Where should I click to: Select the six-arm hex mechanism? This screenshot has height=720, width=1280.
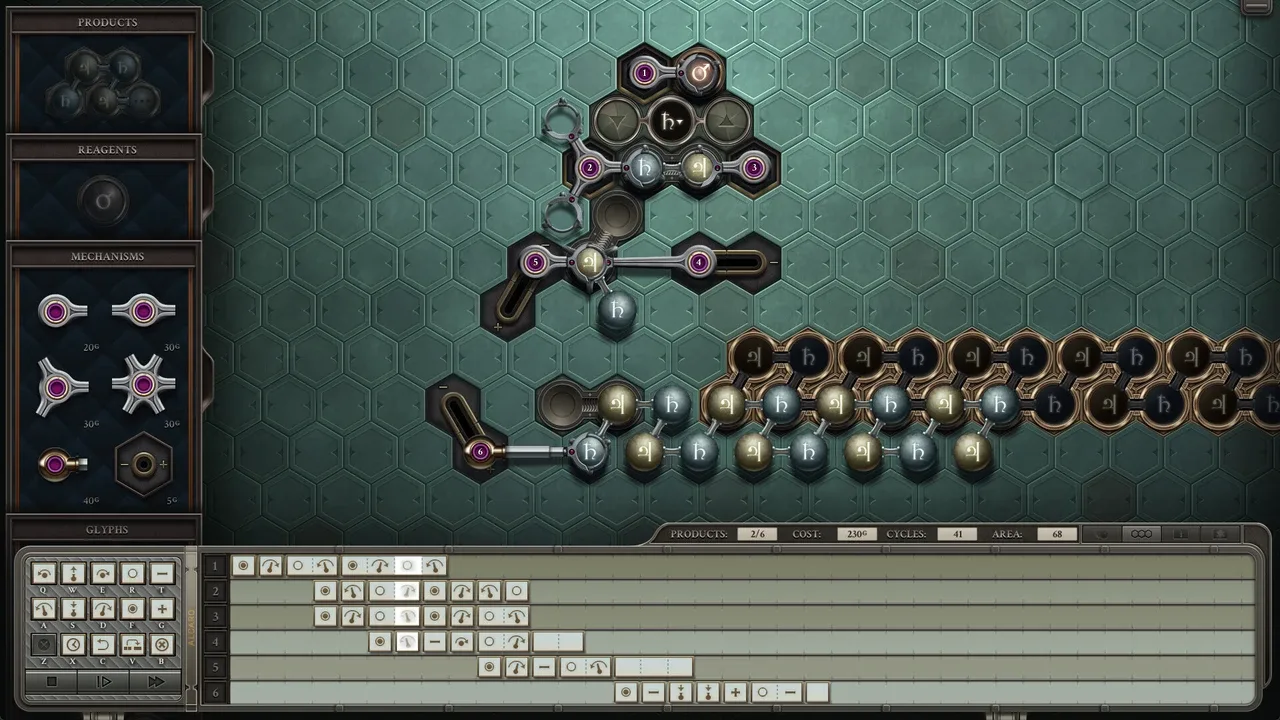[x=143, y=386]
